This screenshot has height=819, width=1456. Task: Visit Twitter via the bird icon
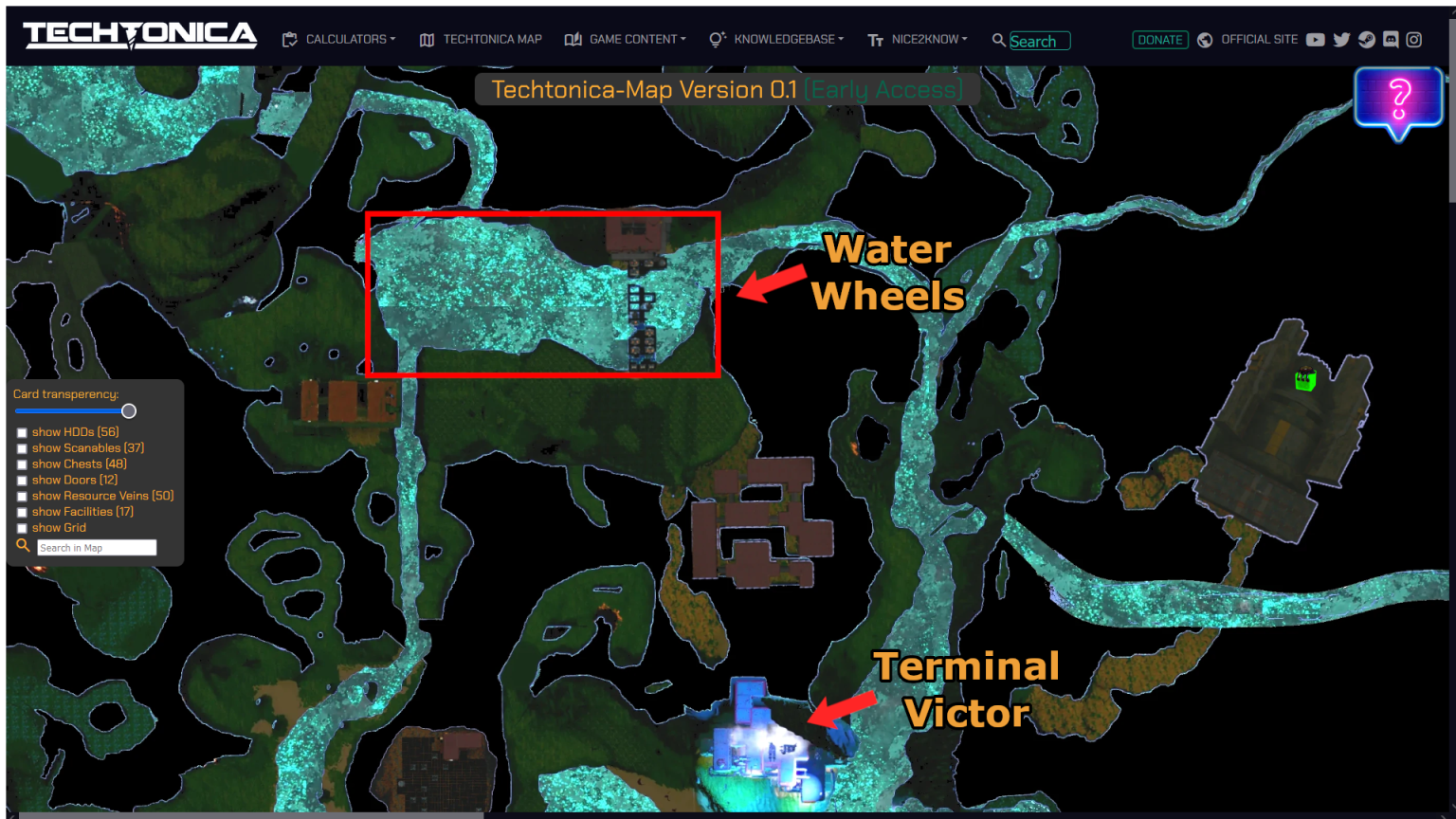(1341, 40)
